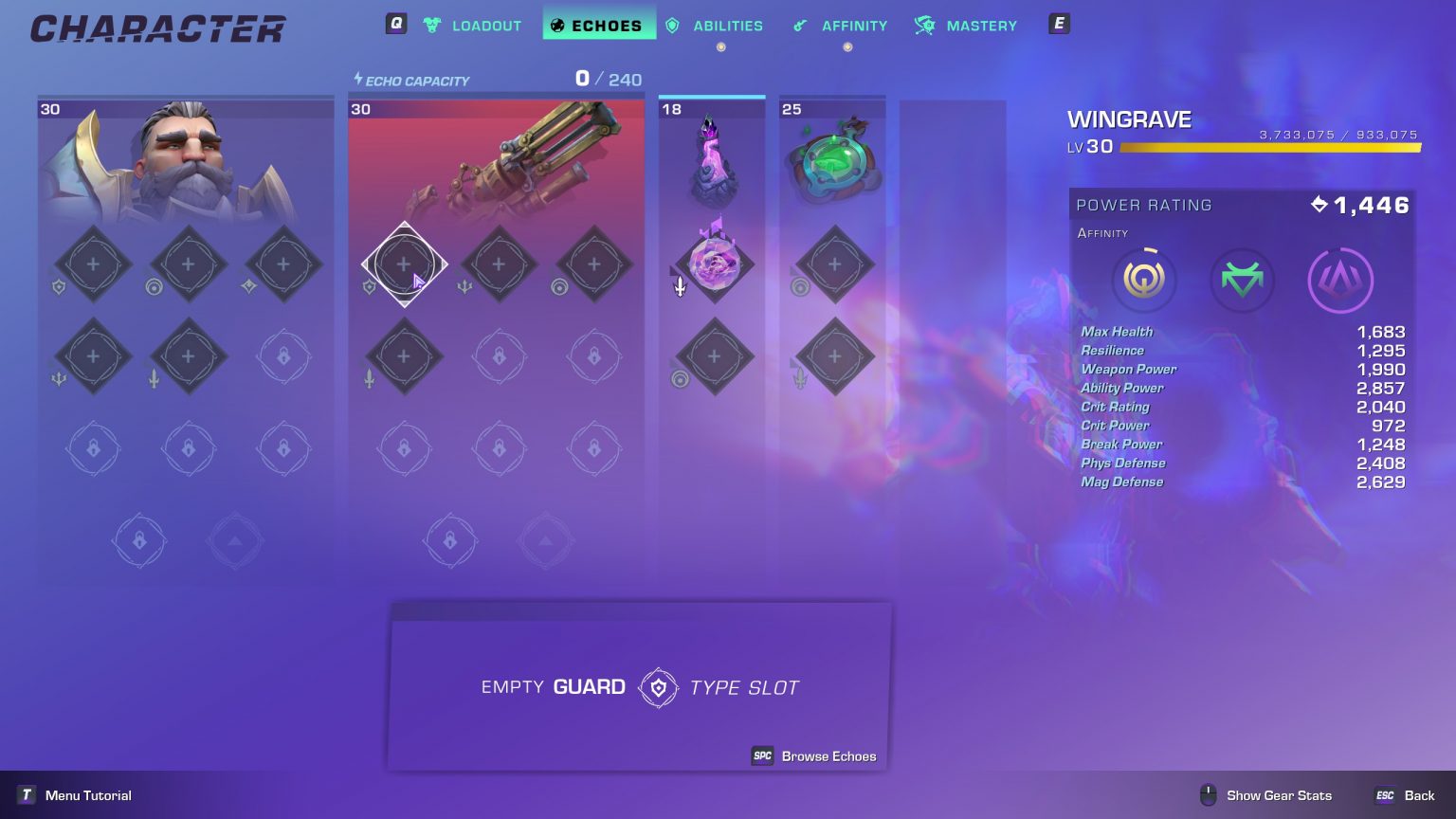Image resolution: width=1456 pixels, height=819 pixels.
Task: Select the green affinity icon
Action: tap(1242, 280)
